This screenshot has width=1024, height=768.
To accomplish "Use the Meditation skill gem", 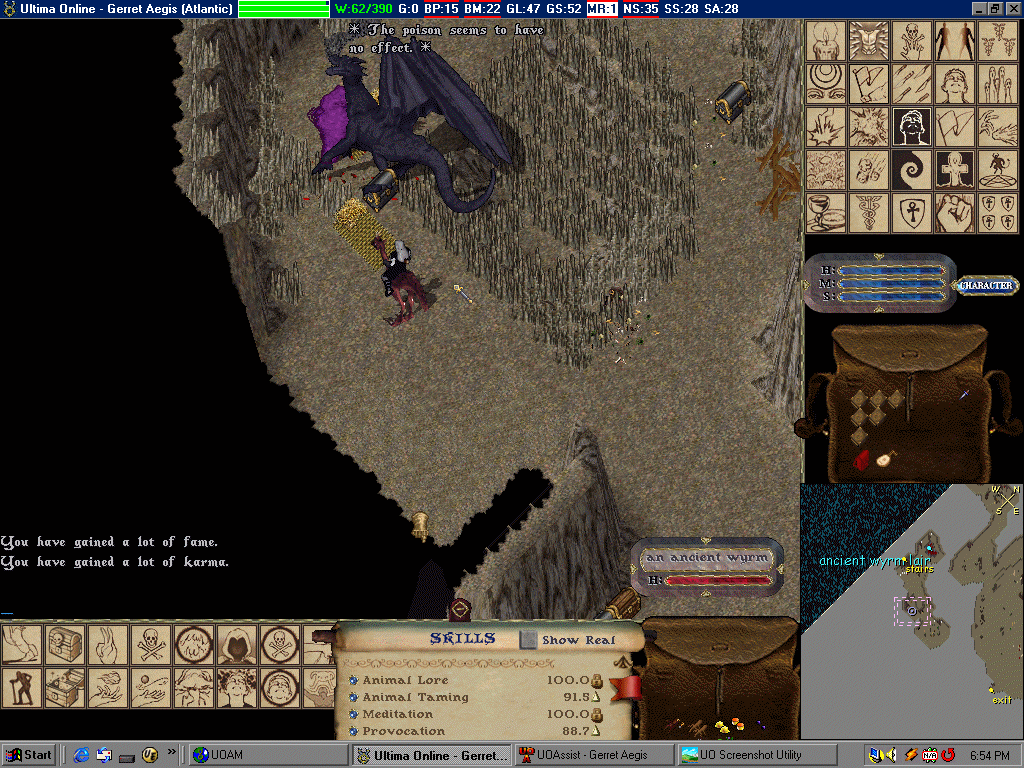I will point(353,714).
